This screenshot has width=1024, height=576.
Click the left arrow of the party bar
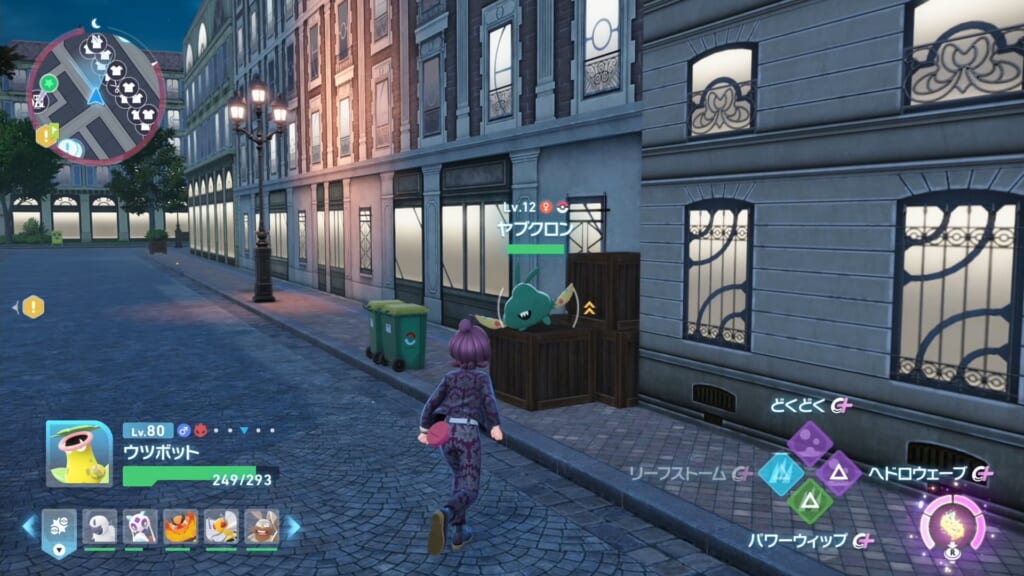coord(28,526)
